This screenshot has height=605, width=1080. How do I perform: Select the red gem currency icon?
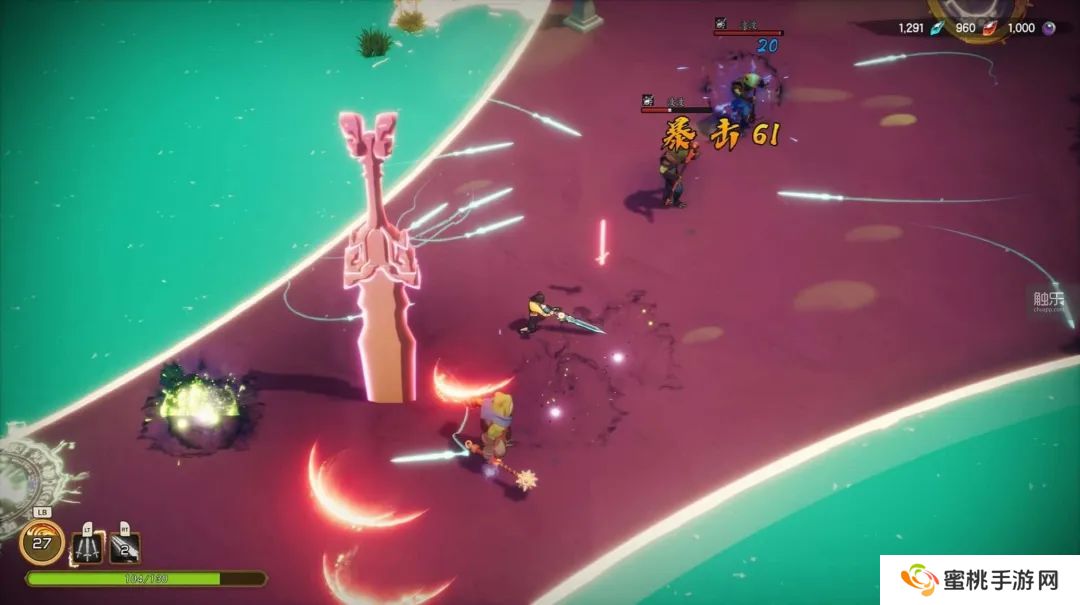(991, 28)
